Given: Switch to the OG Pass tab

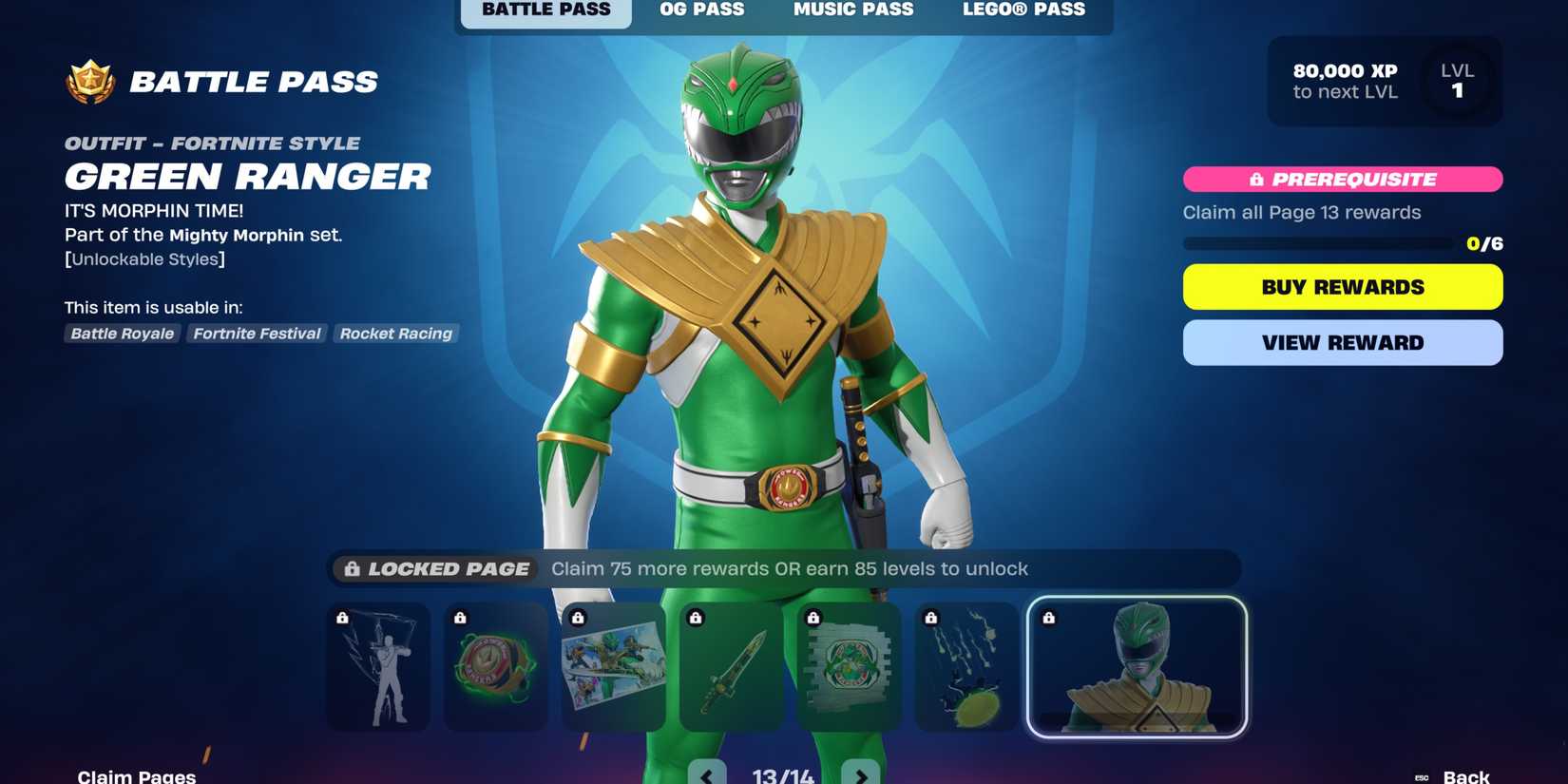Looking at the screenshot, I should click(701, 10).
